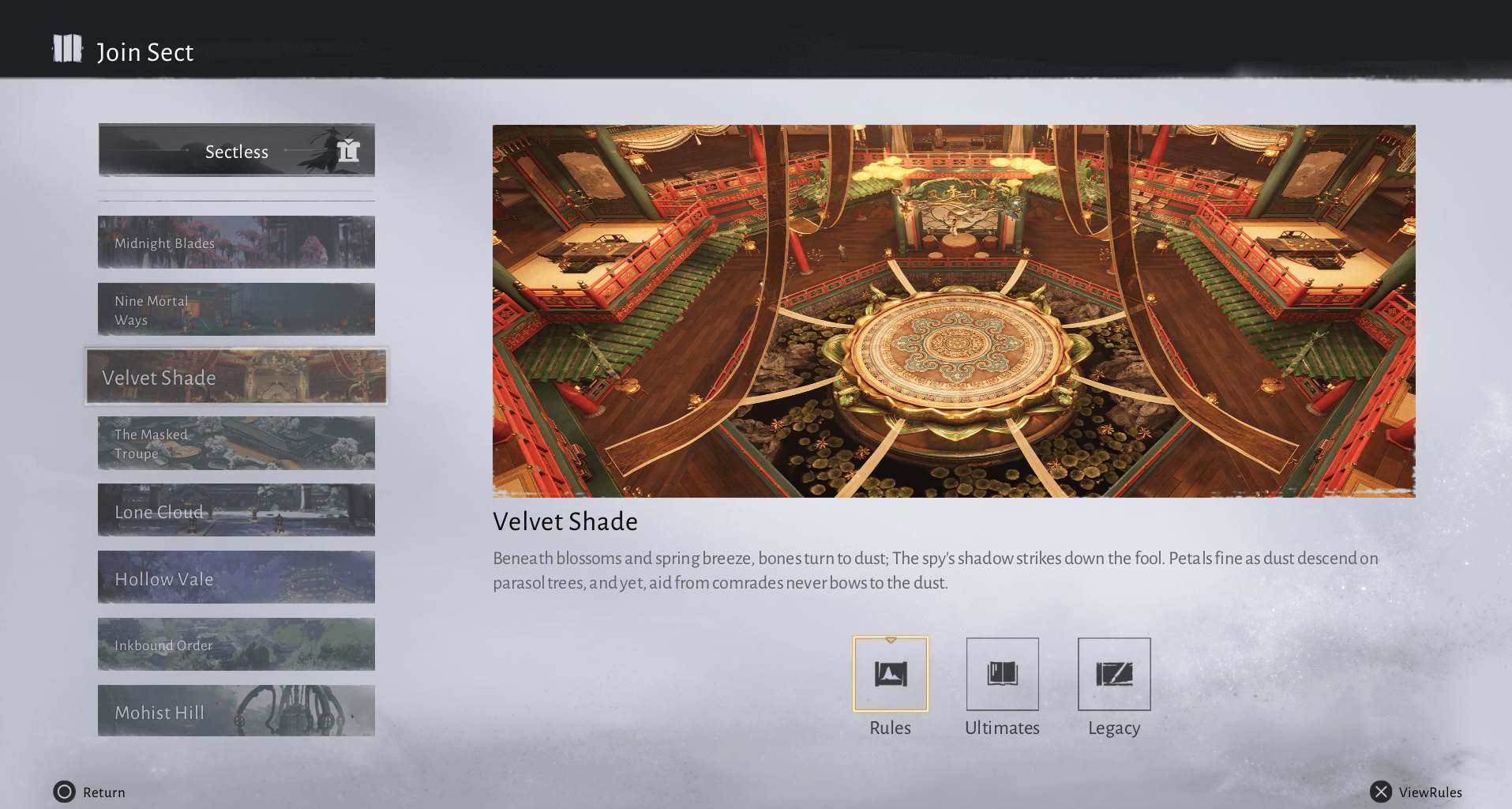View the sect Legacy icon
Image resolution: width=1512 pixels, height=809 pixels.
coord(1114,674)
